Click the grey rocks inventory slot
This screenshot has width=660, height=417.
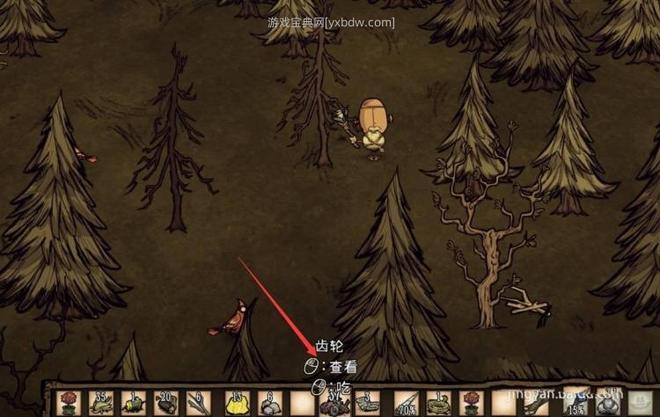(270, 403)
